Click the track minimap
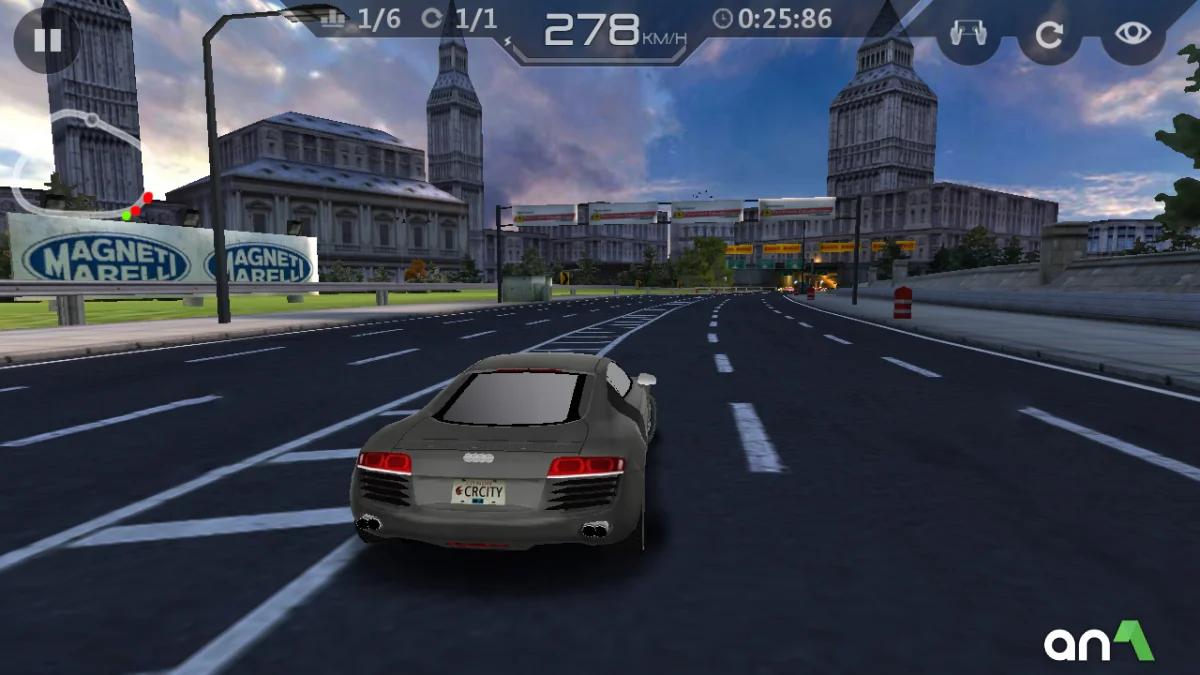The height and width of the screenshot is (675, 1200). 80,165
